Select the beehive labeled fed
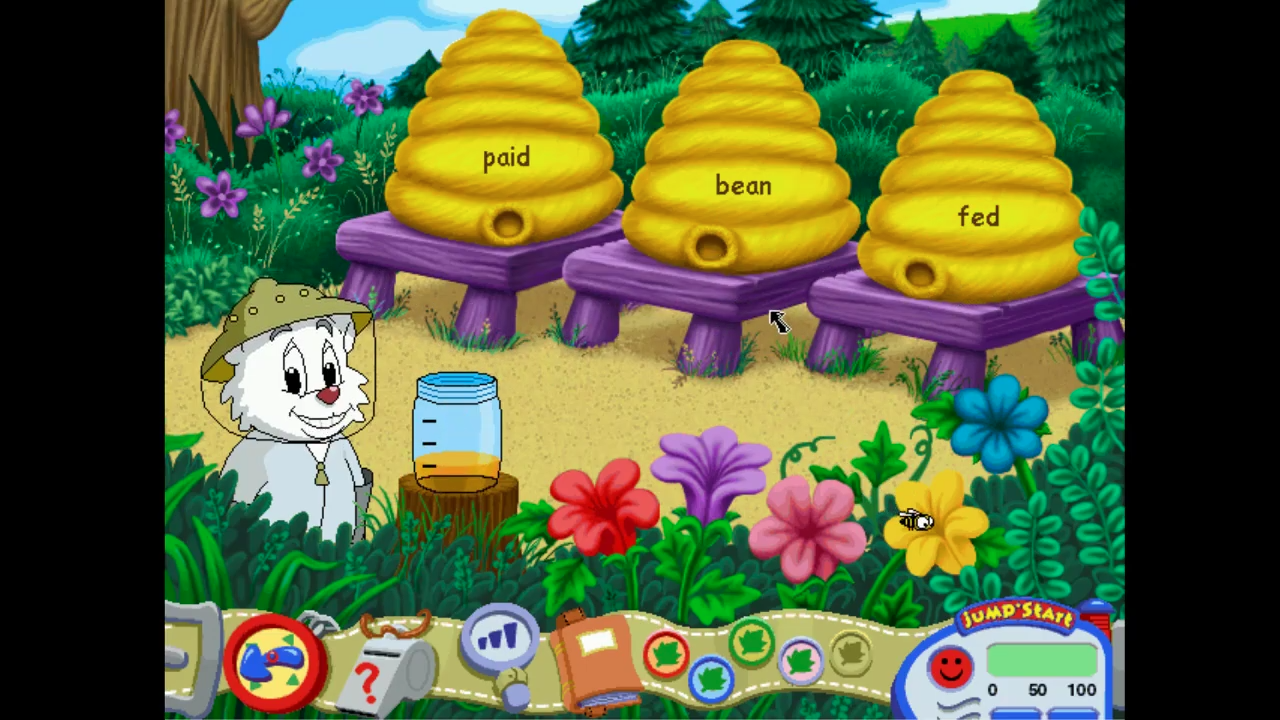The width and height of the screenshot is (1280, 720). [x=978, y=217]
